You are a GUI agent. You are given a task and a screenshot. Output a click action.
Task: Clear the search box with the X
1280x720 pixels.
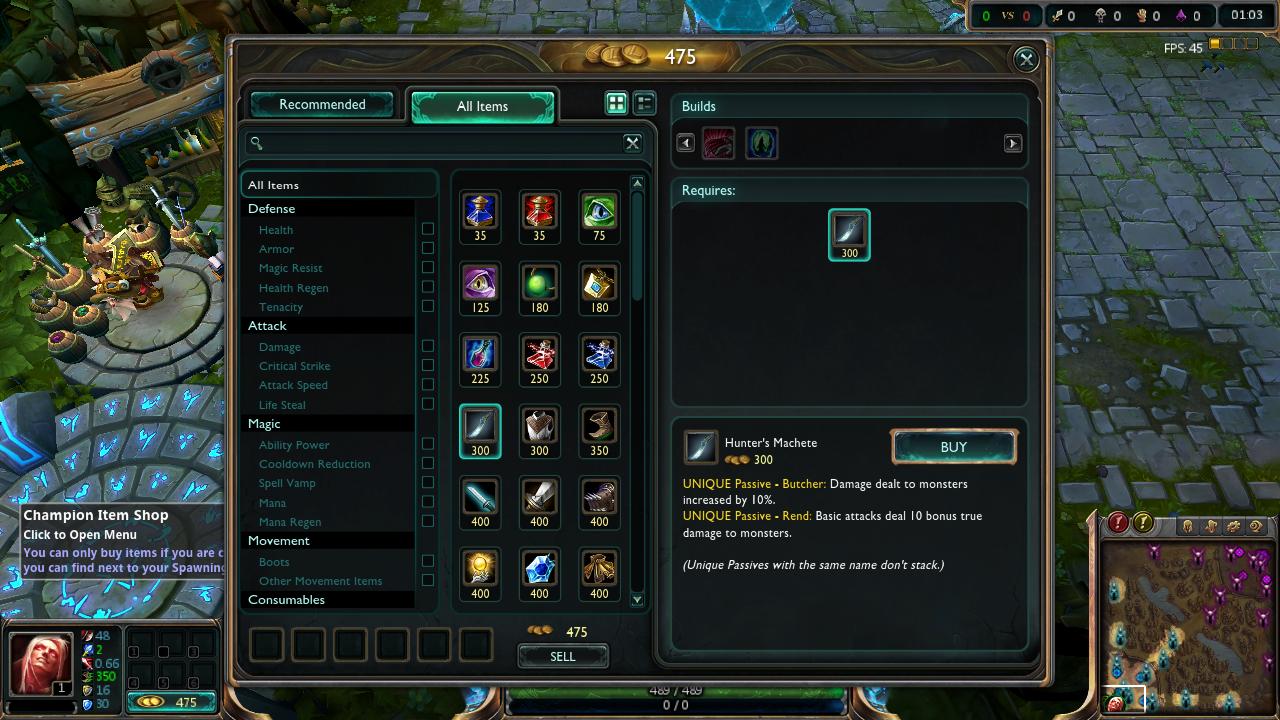pyautogui.click(x=632, y=143)
